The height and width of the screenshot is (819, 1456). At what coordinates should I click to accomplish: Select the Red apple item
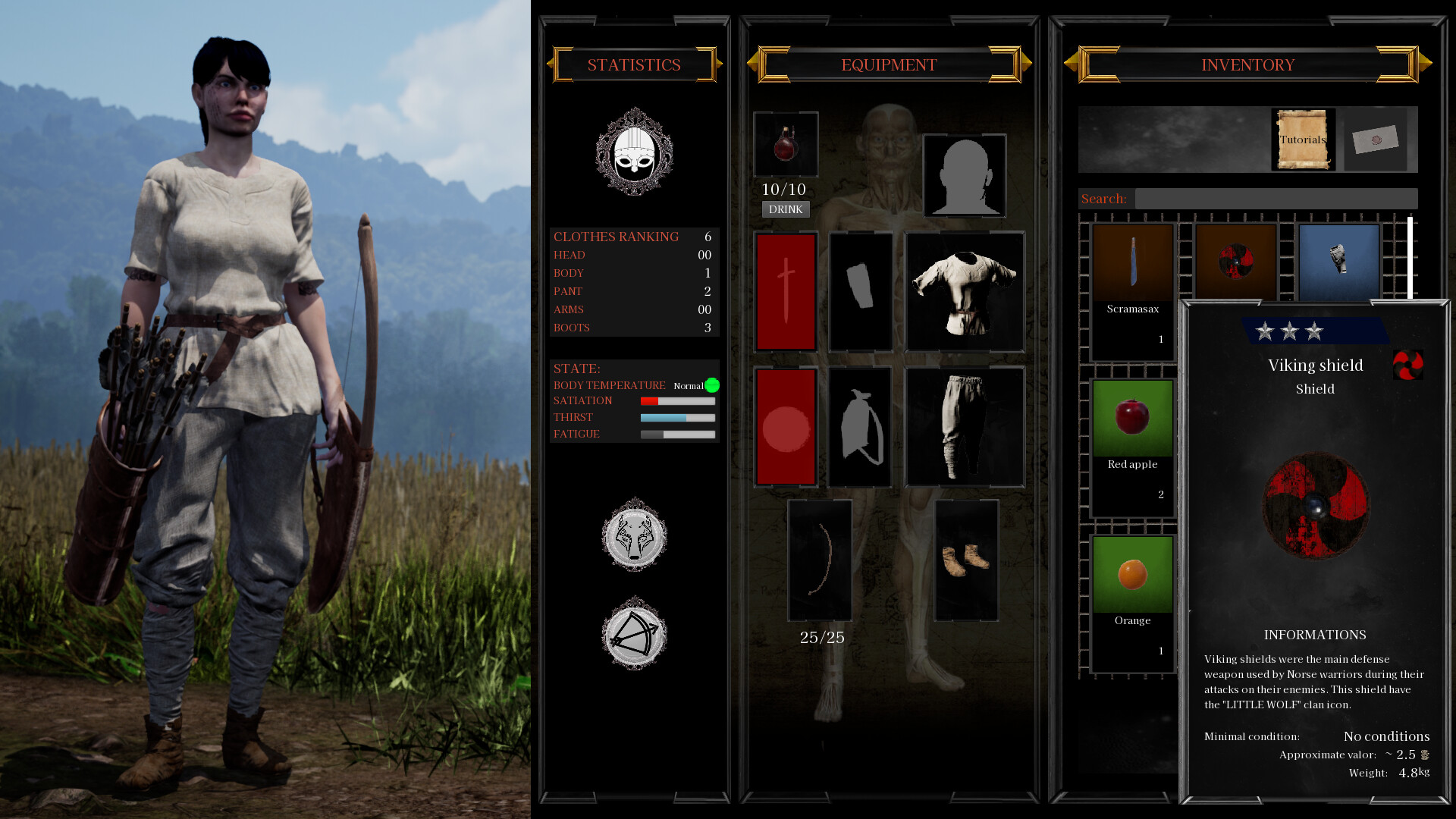[x=1131, y=417]
